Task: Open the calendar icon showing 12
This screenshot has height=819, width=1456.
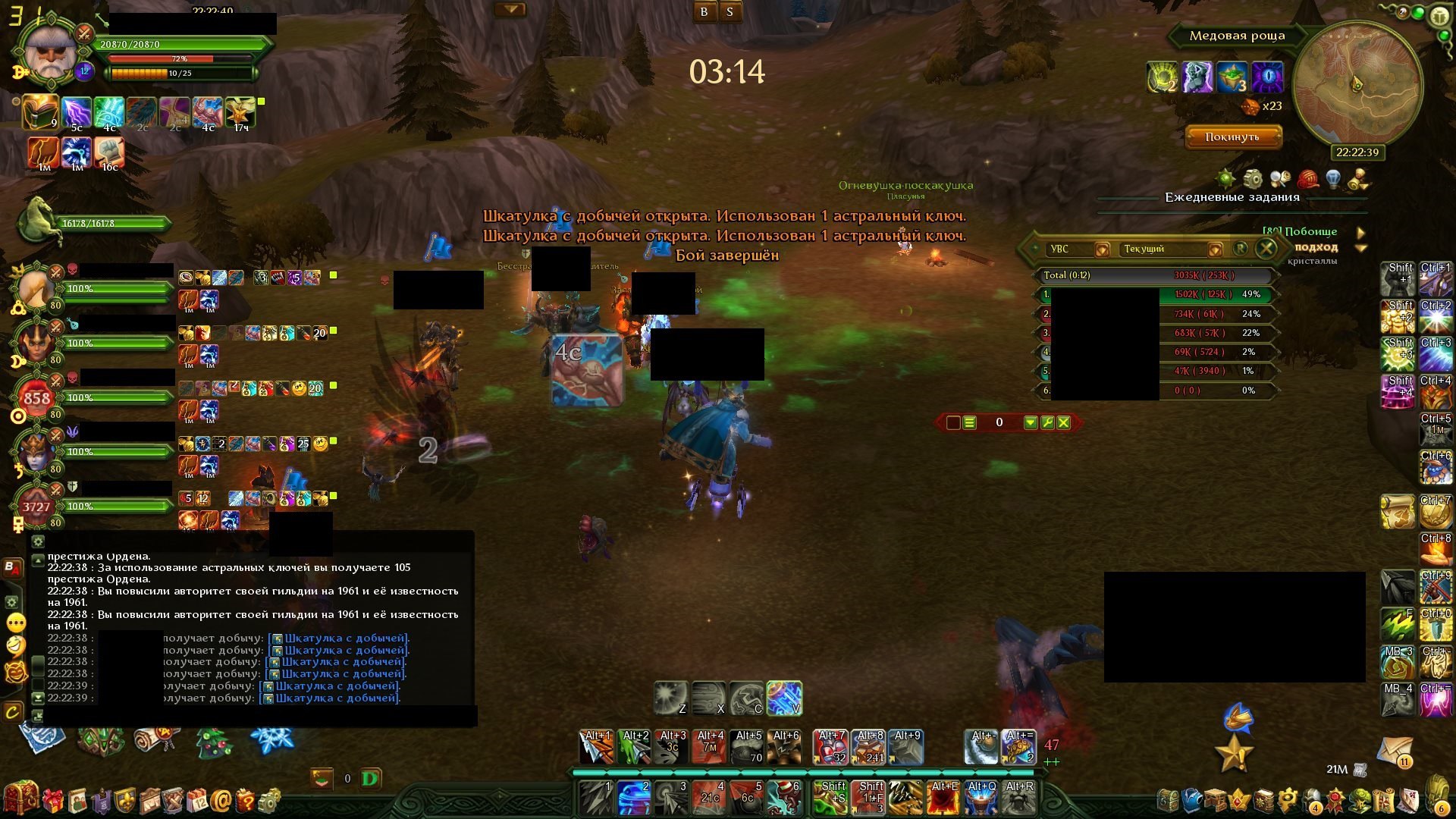Action: coord(196,800)
